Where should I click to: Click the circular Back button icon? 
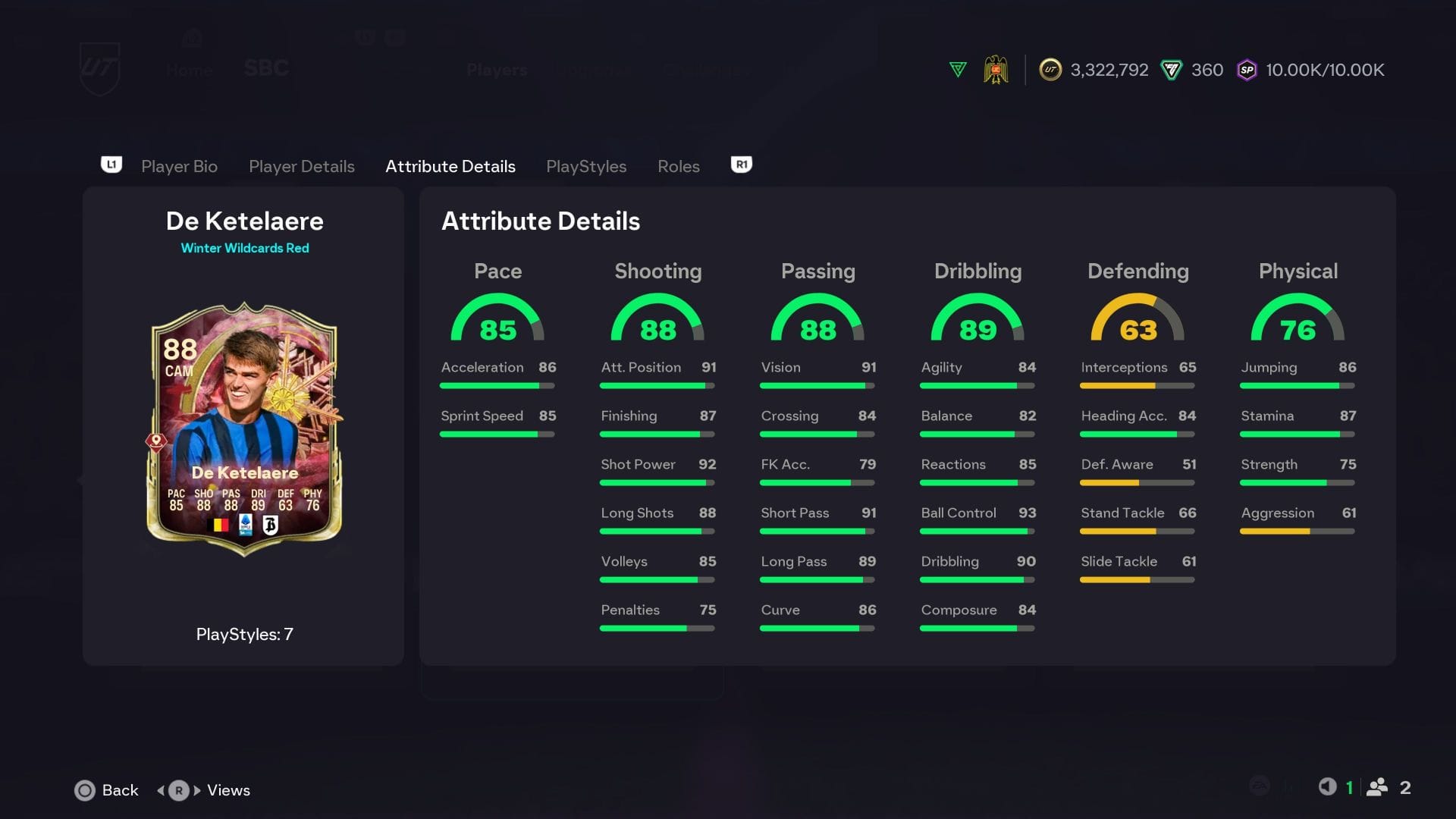pos(86,790)
